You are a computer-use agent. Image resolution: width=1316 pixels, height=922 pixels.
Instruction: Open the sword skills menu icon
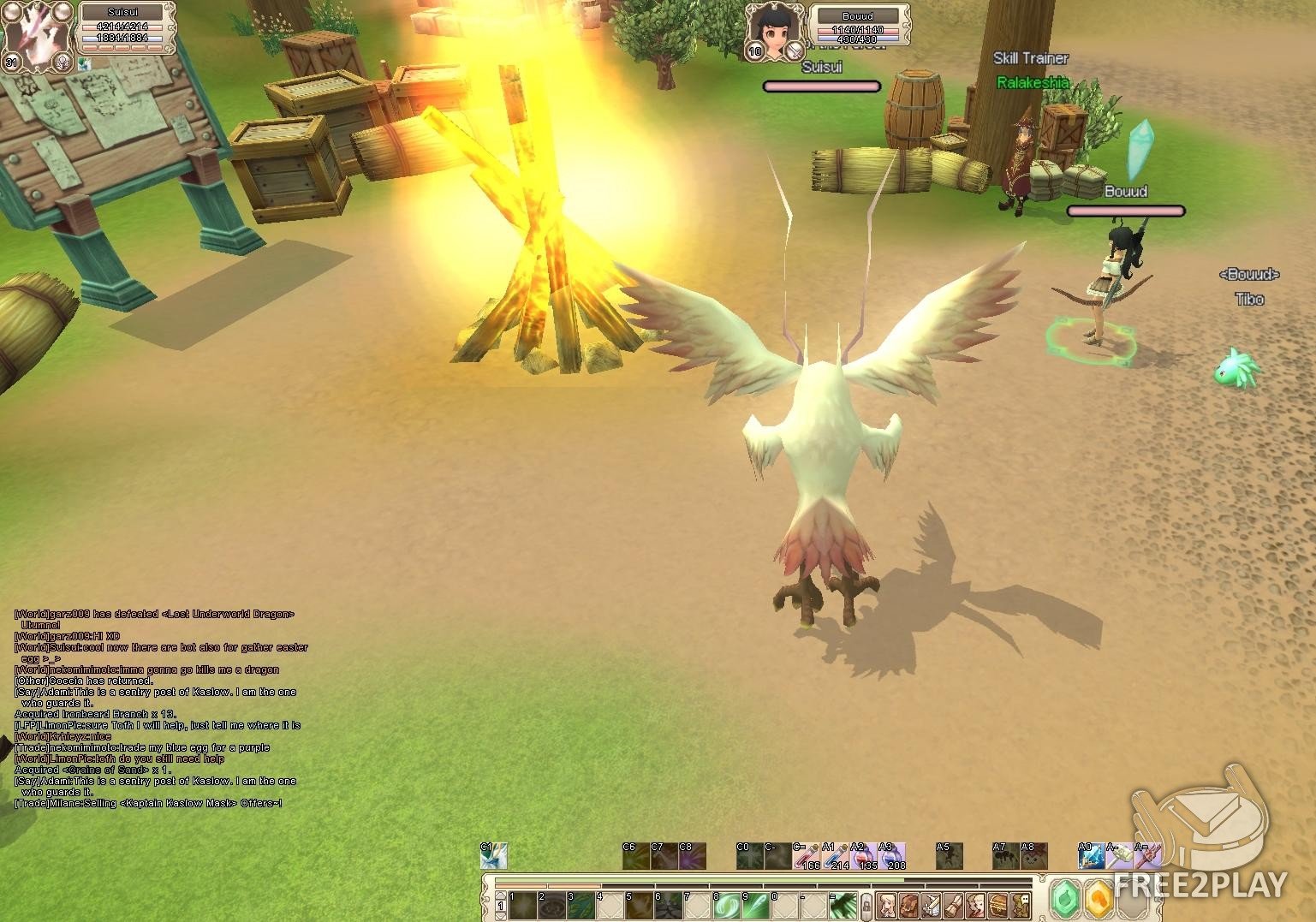coord(932,905)
